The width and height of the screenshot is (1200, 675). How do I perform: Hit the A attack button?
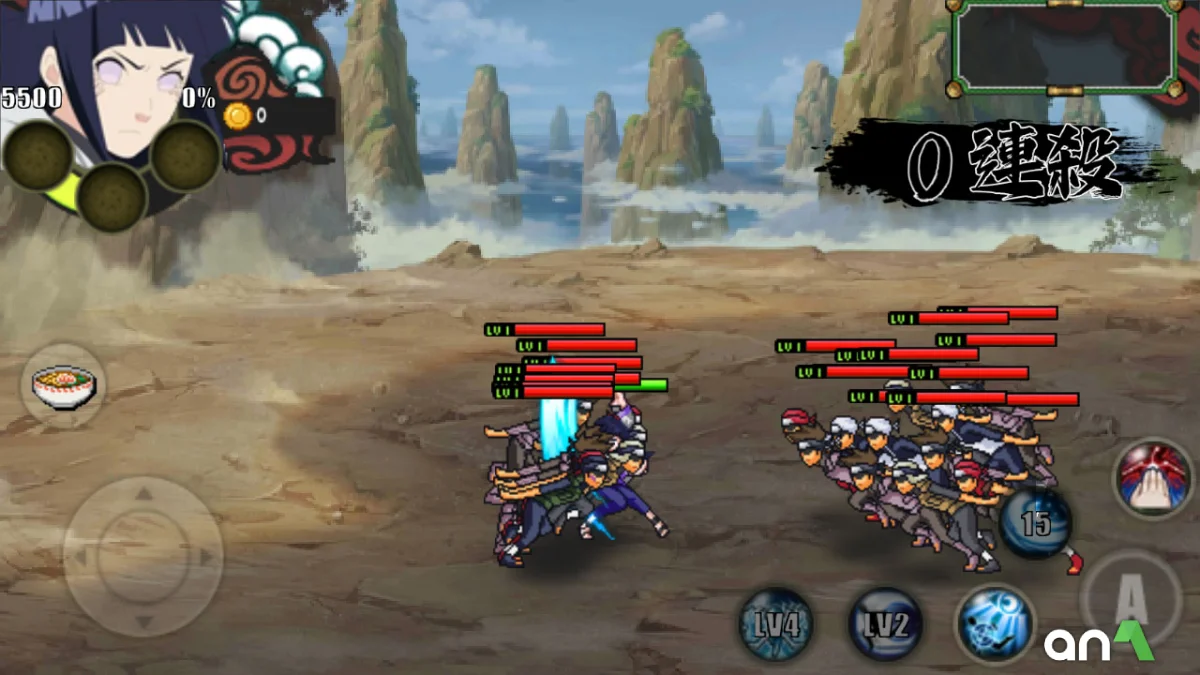1130,598
